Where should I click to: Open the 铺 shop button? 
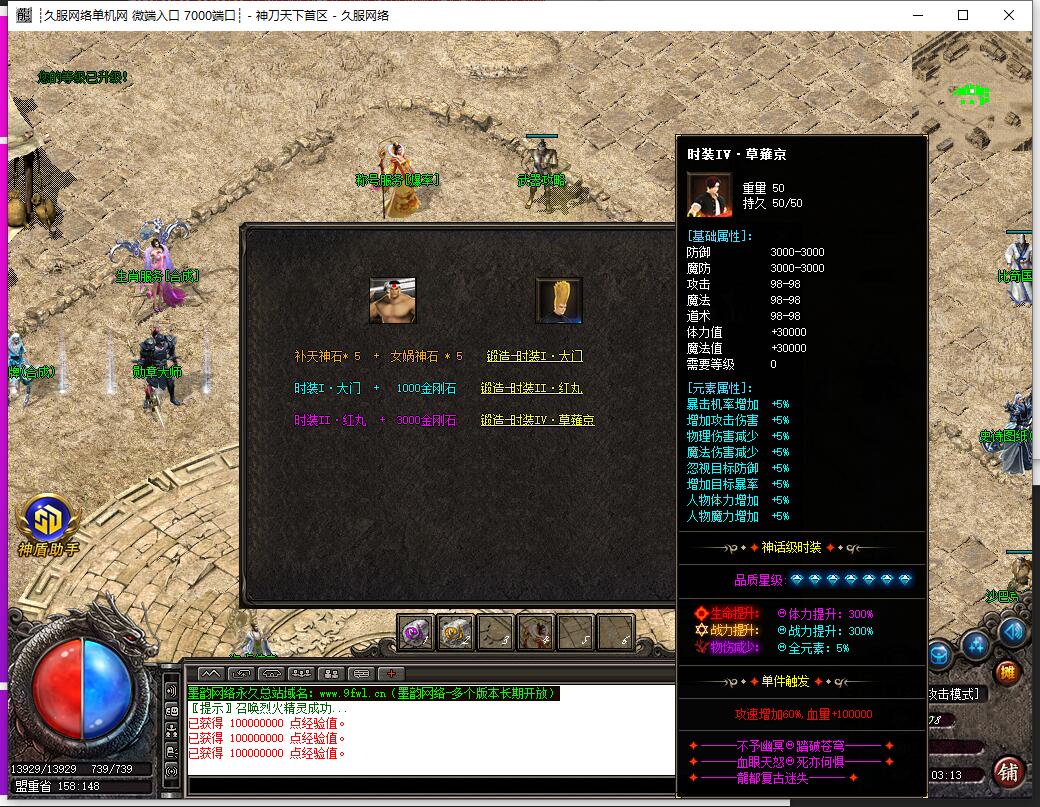point(1008,772)
